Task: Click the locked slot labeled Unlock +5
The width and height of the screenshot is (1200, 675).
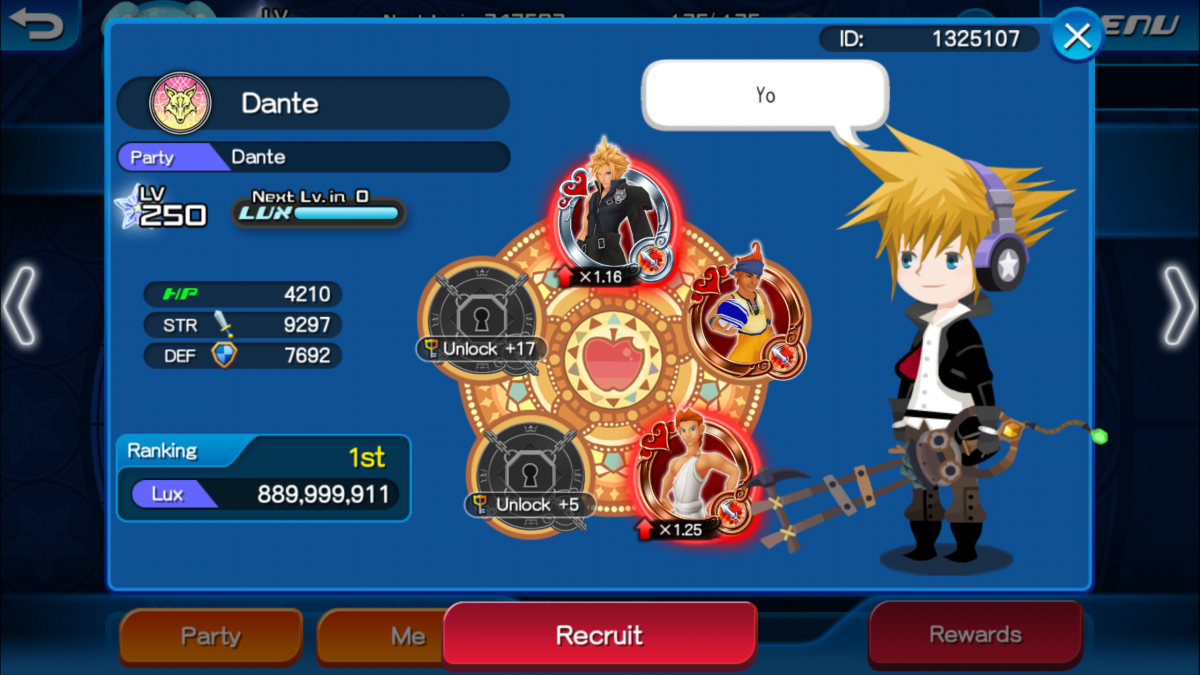Action: coord(527,468)
